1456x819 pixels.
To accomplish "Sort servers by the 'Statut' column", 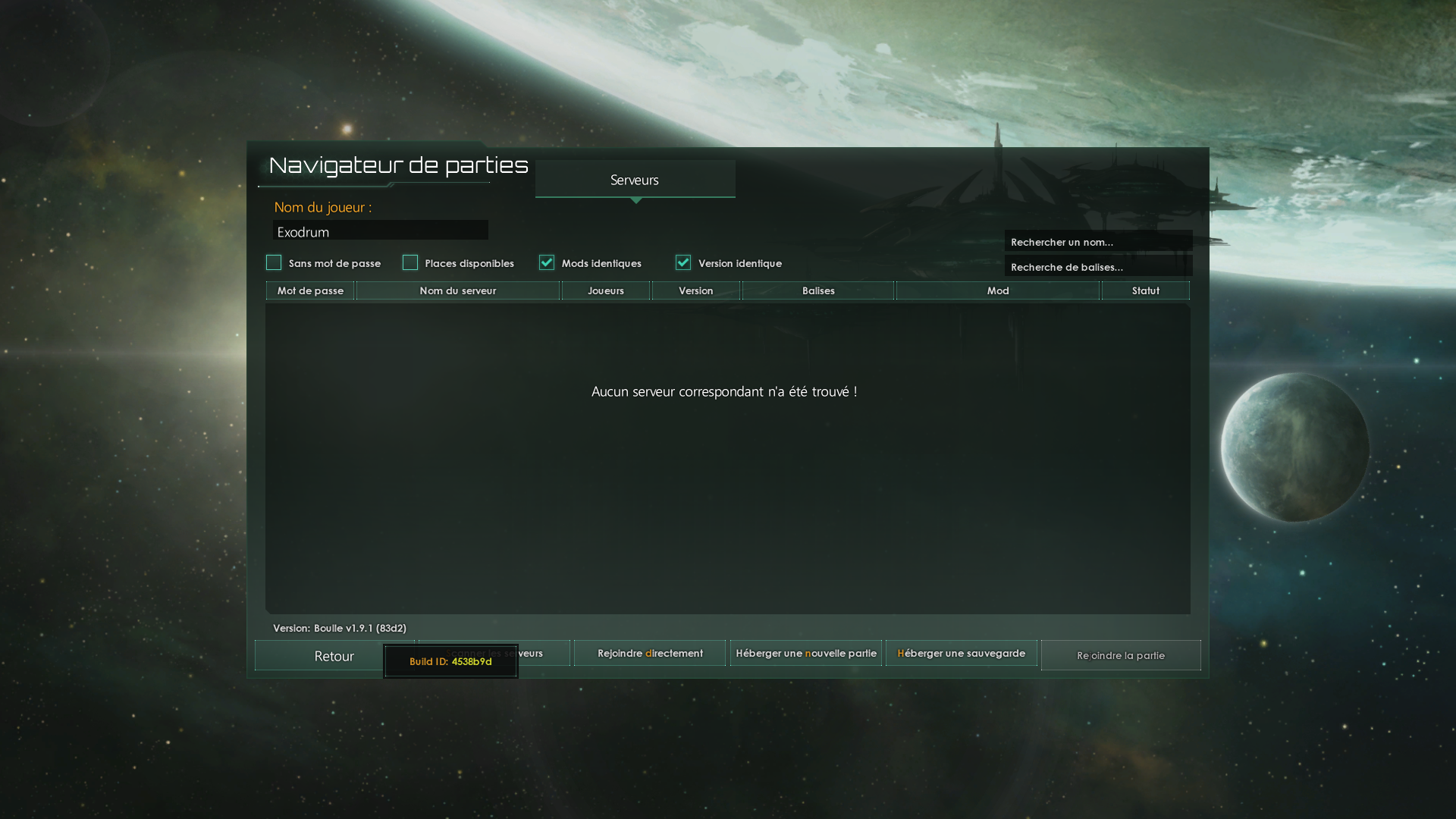I will click(x=1145, y=290).
